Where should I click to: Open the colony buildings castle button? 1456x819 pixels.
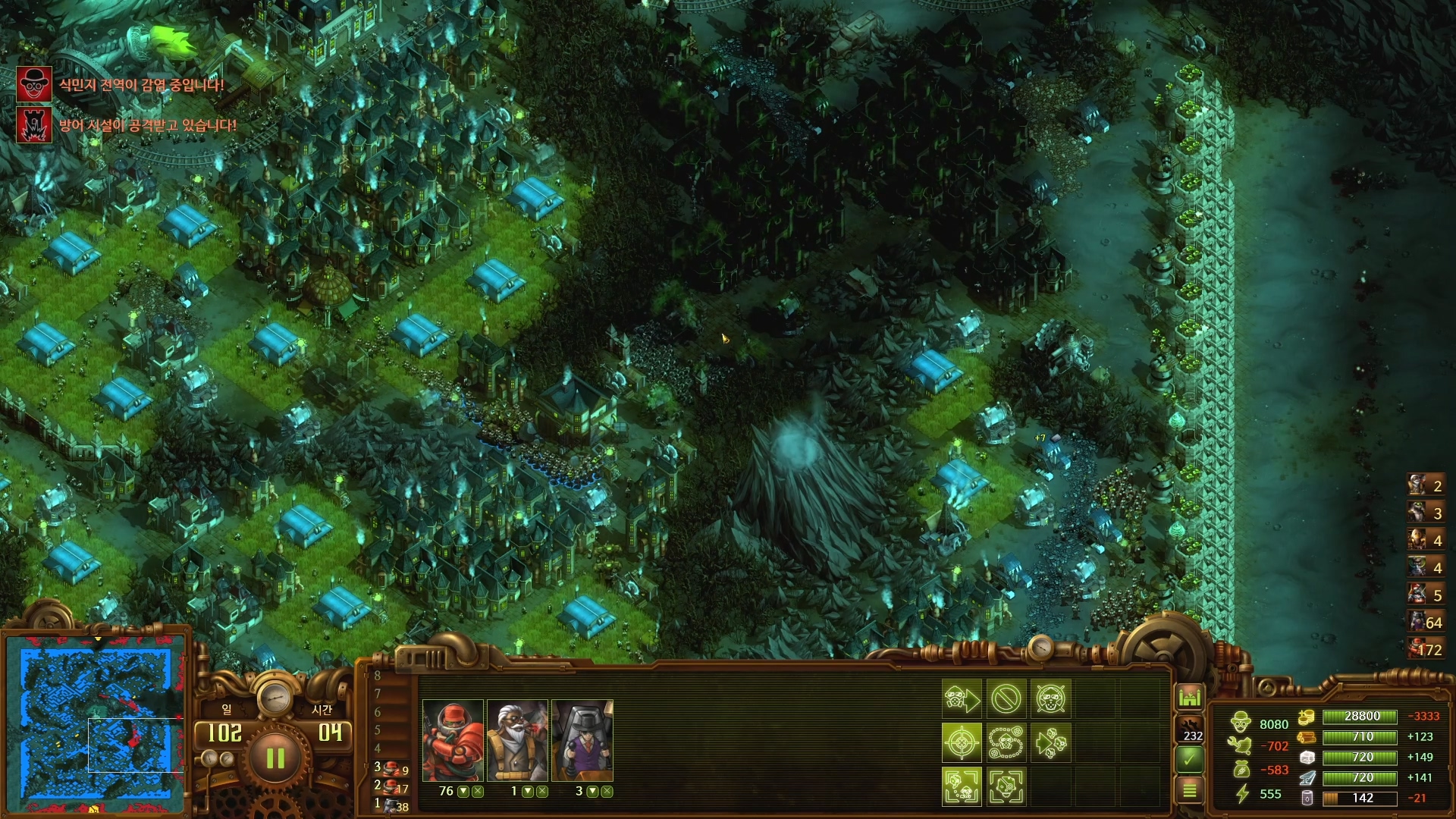click(x=1189, y=697)
